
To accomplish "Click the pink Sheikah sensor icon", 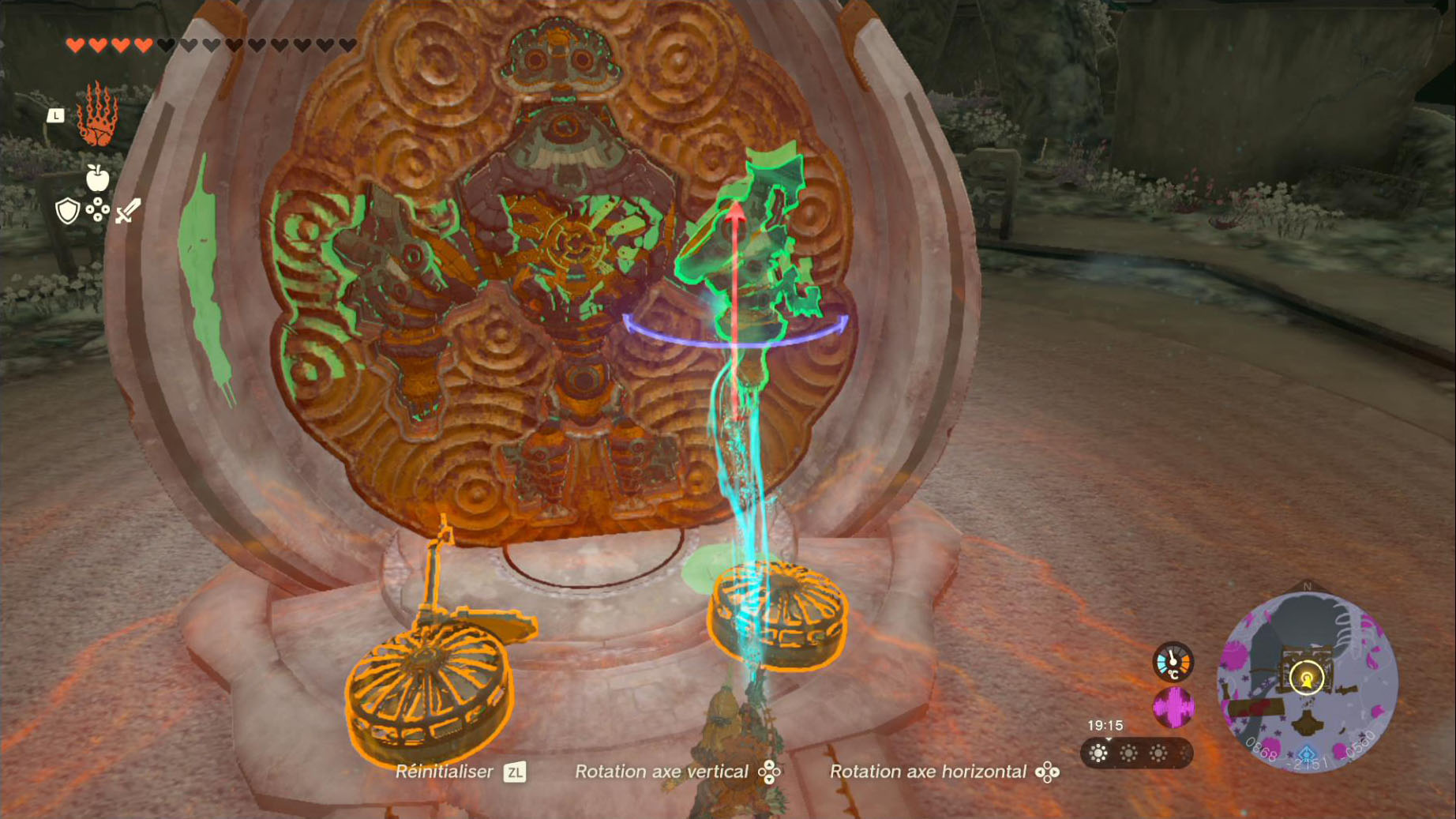I will [1173, 707].
